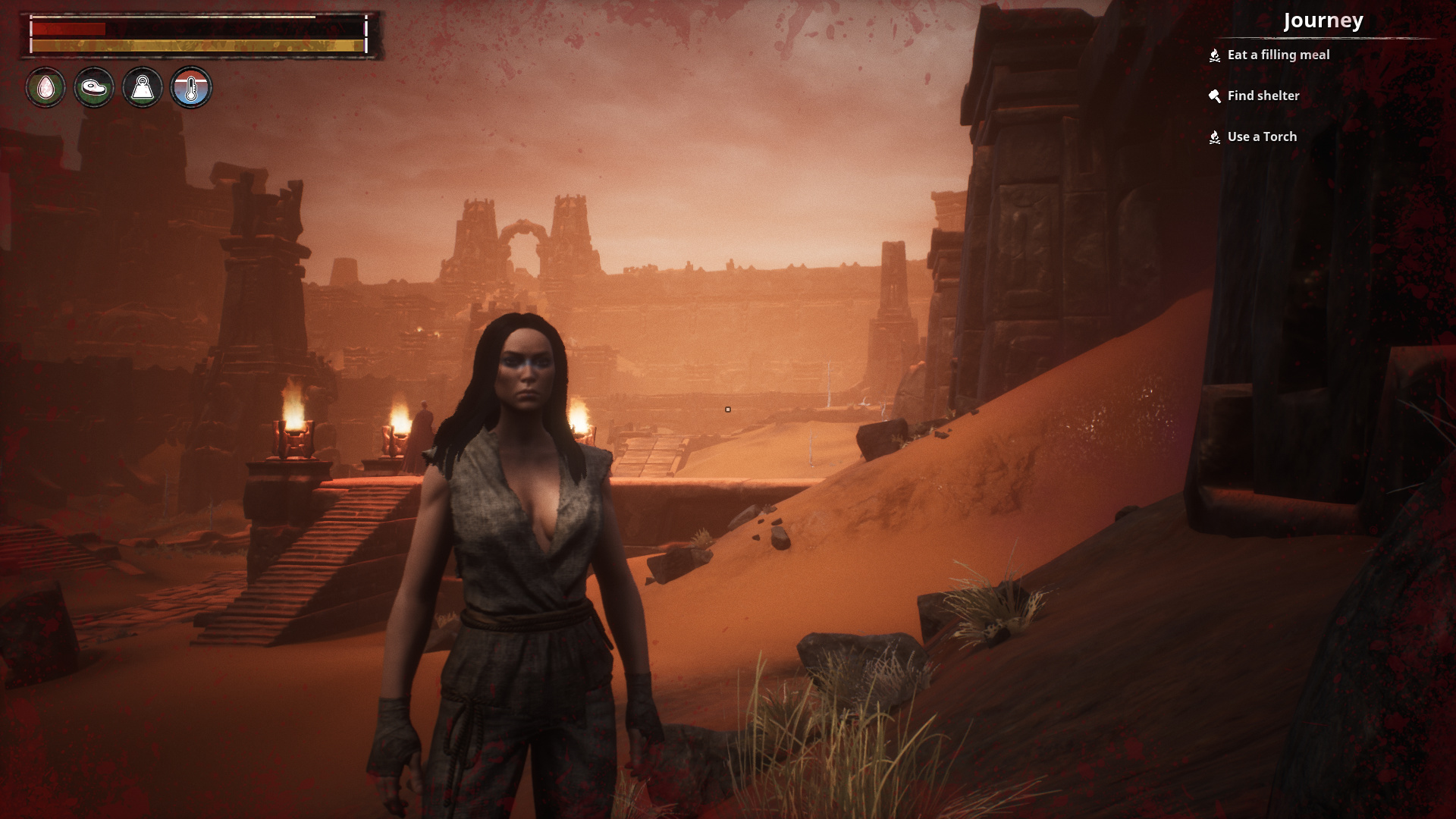Open the Journey panel header
The height and width of the screenshot is (819, 1456).
point(1323,20)
